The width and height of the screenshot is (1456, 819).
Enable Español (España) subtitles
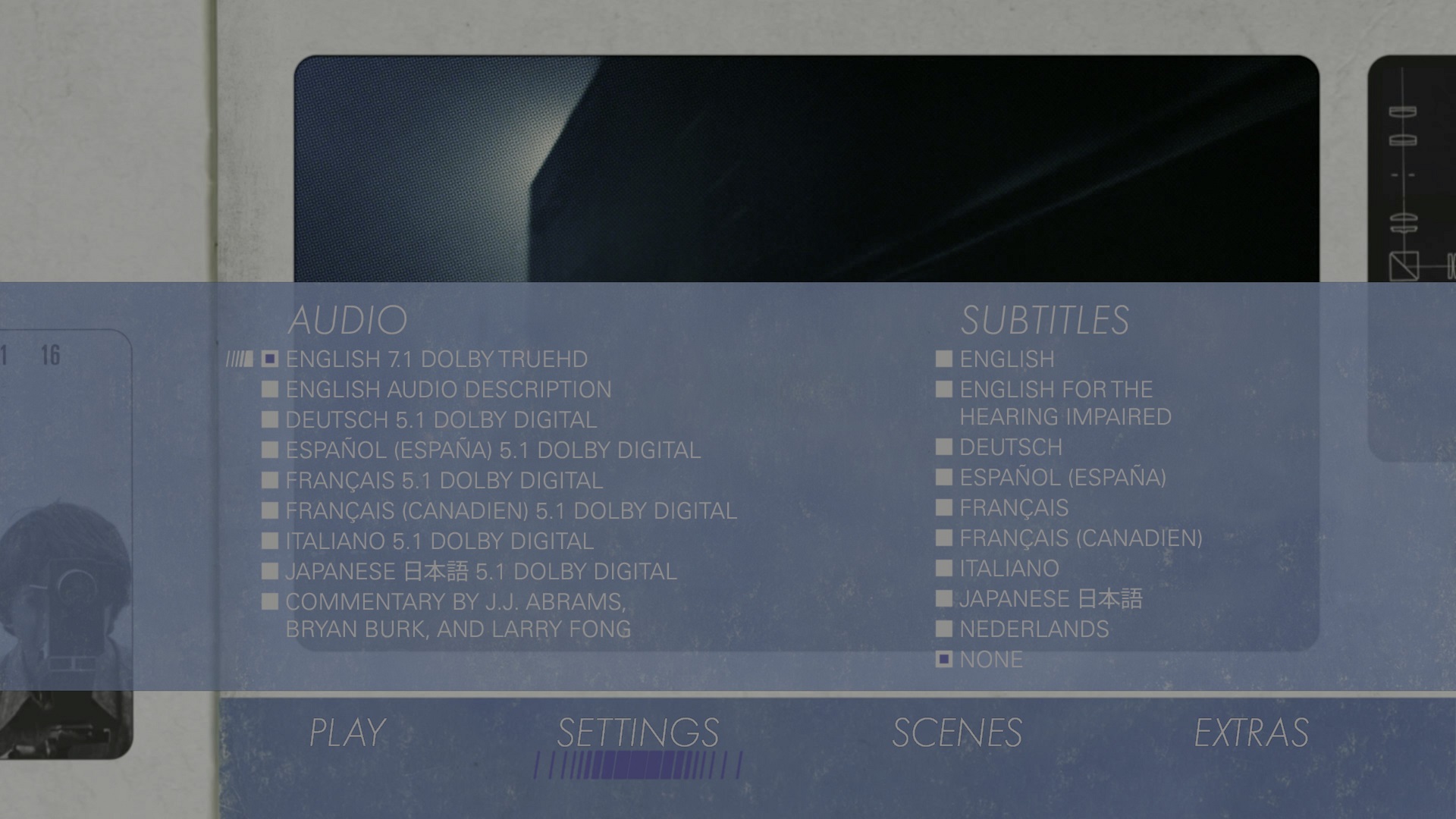pos(1062,477)
